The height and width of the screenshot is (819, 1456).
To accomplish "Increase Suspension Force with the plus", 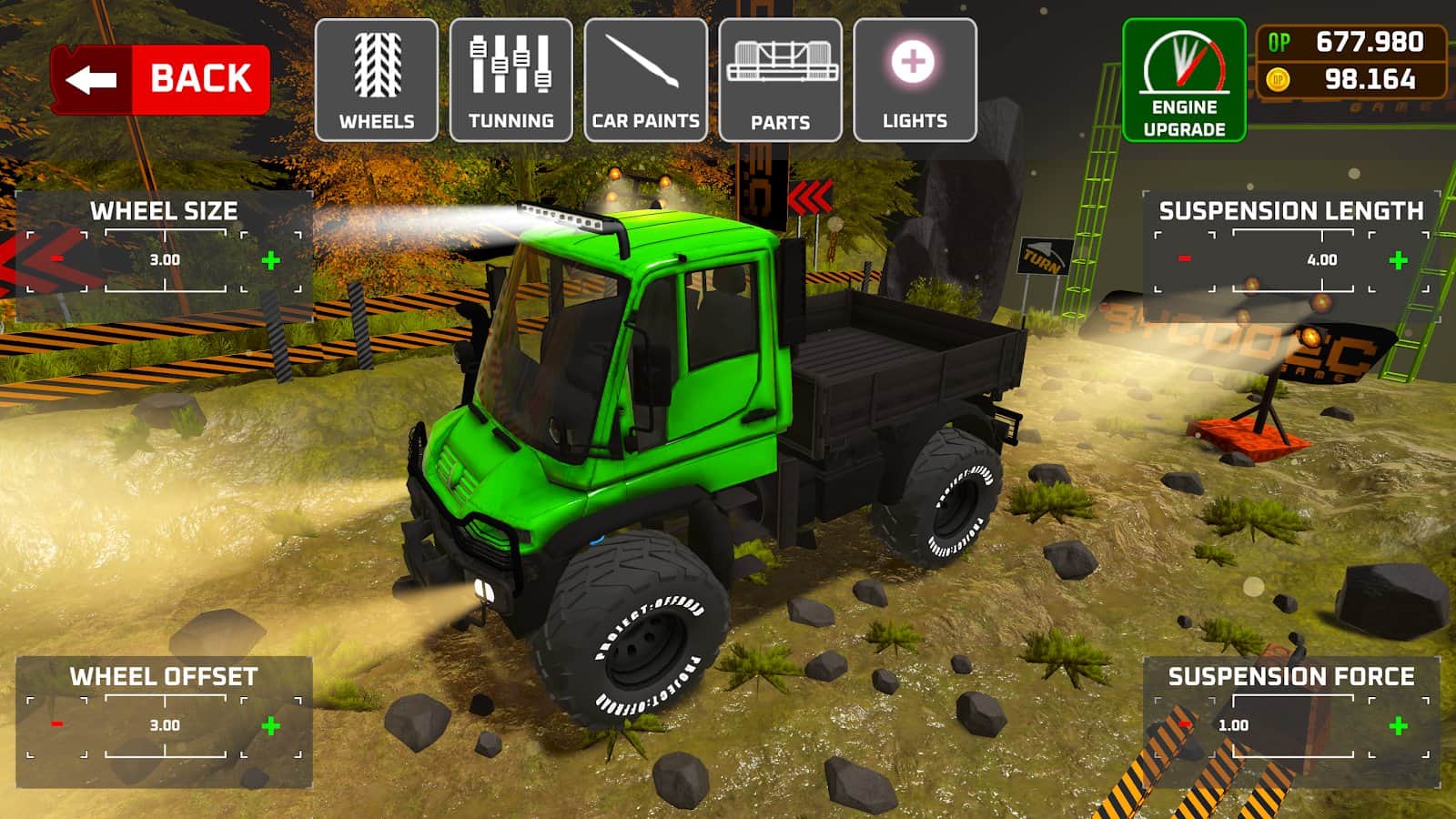I will [x=1399, y=726].
